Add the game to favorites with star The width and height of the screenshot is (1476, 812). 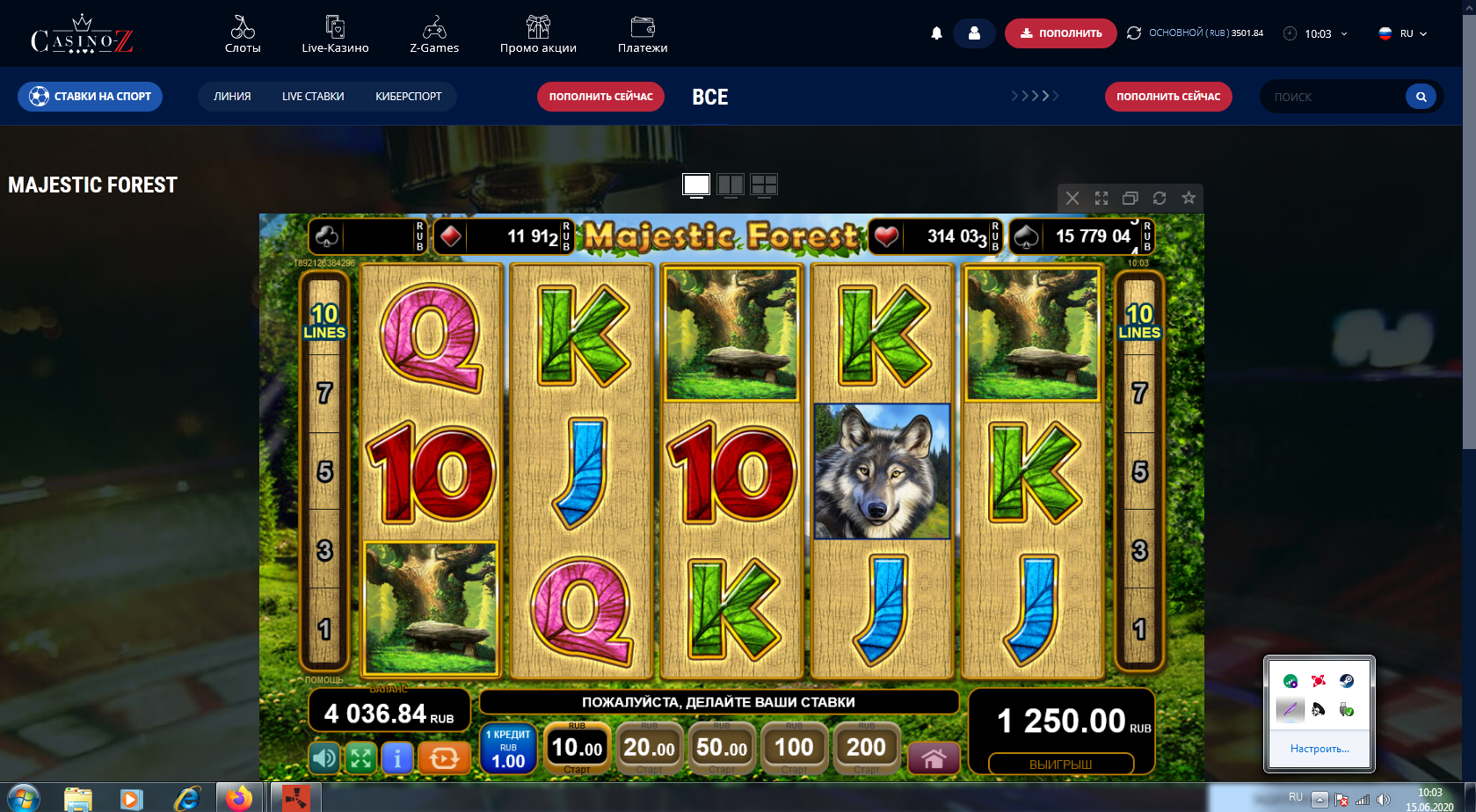[x=1189, y=199]
